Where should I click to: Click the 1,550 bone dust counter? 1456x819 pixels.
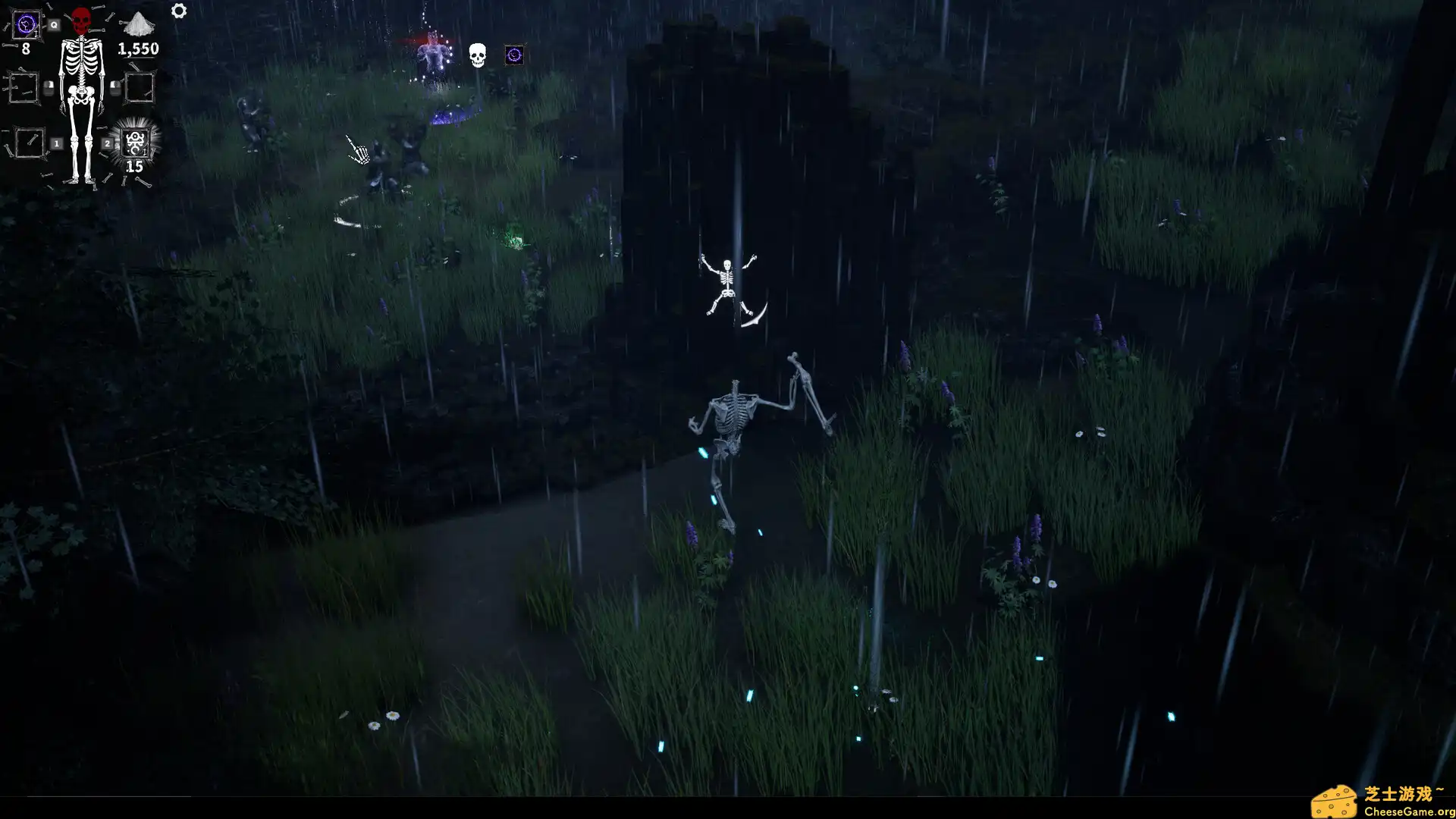pos(138,49)
